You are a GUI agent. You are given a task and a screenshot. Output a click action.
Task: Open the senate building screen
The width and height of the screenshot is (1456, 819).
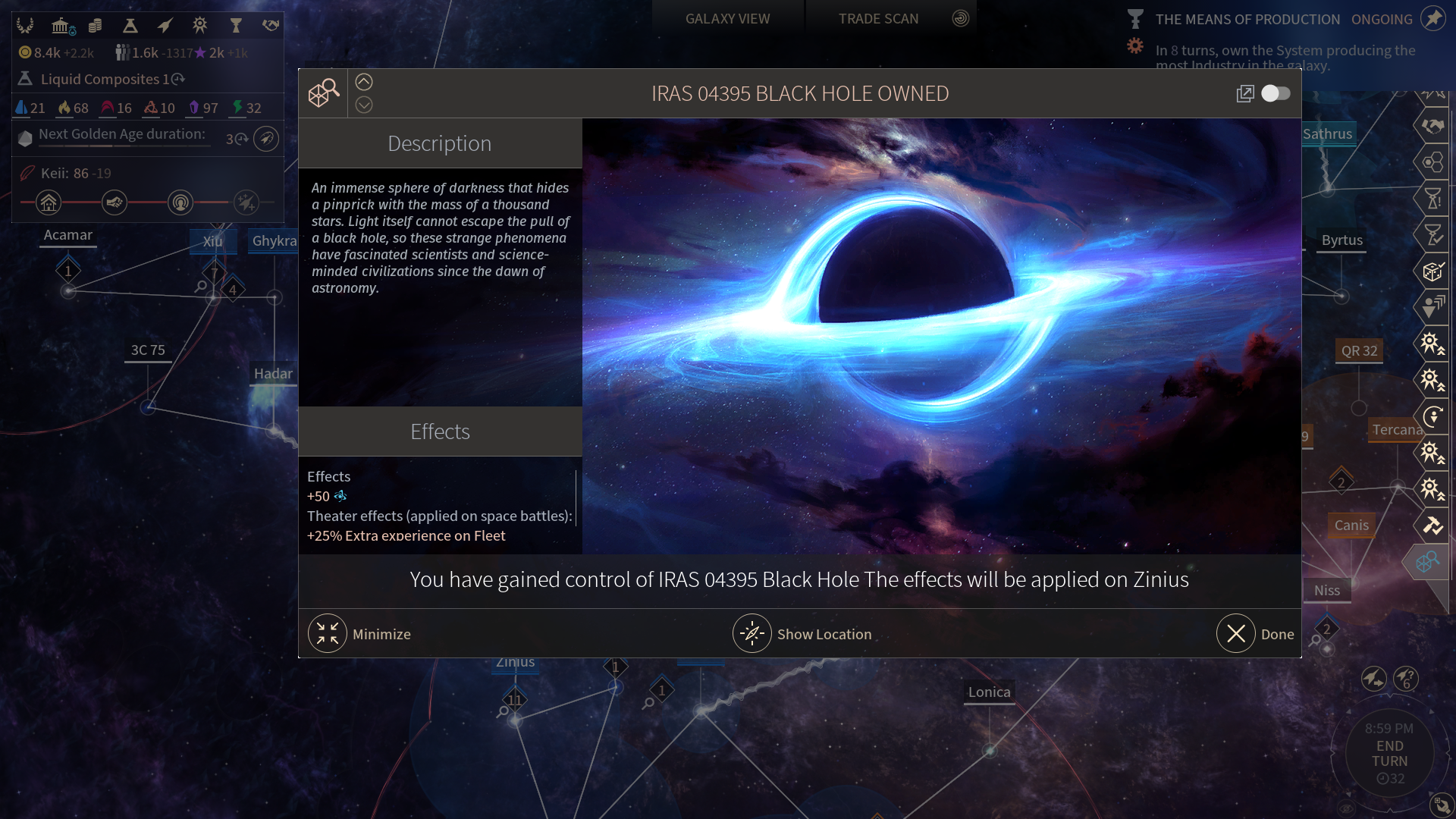pos(61,26)
